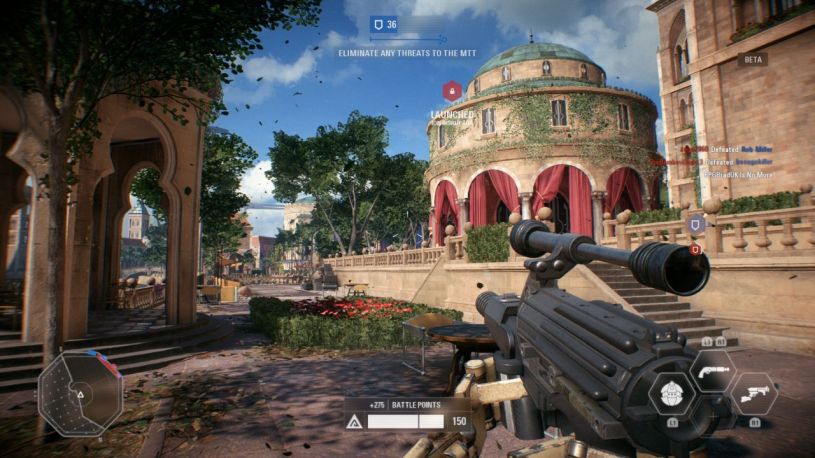Select the revolver-style blaster pistol ability

pos(711,370)
